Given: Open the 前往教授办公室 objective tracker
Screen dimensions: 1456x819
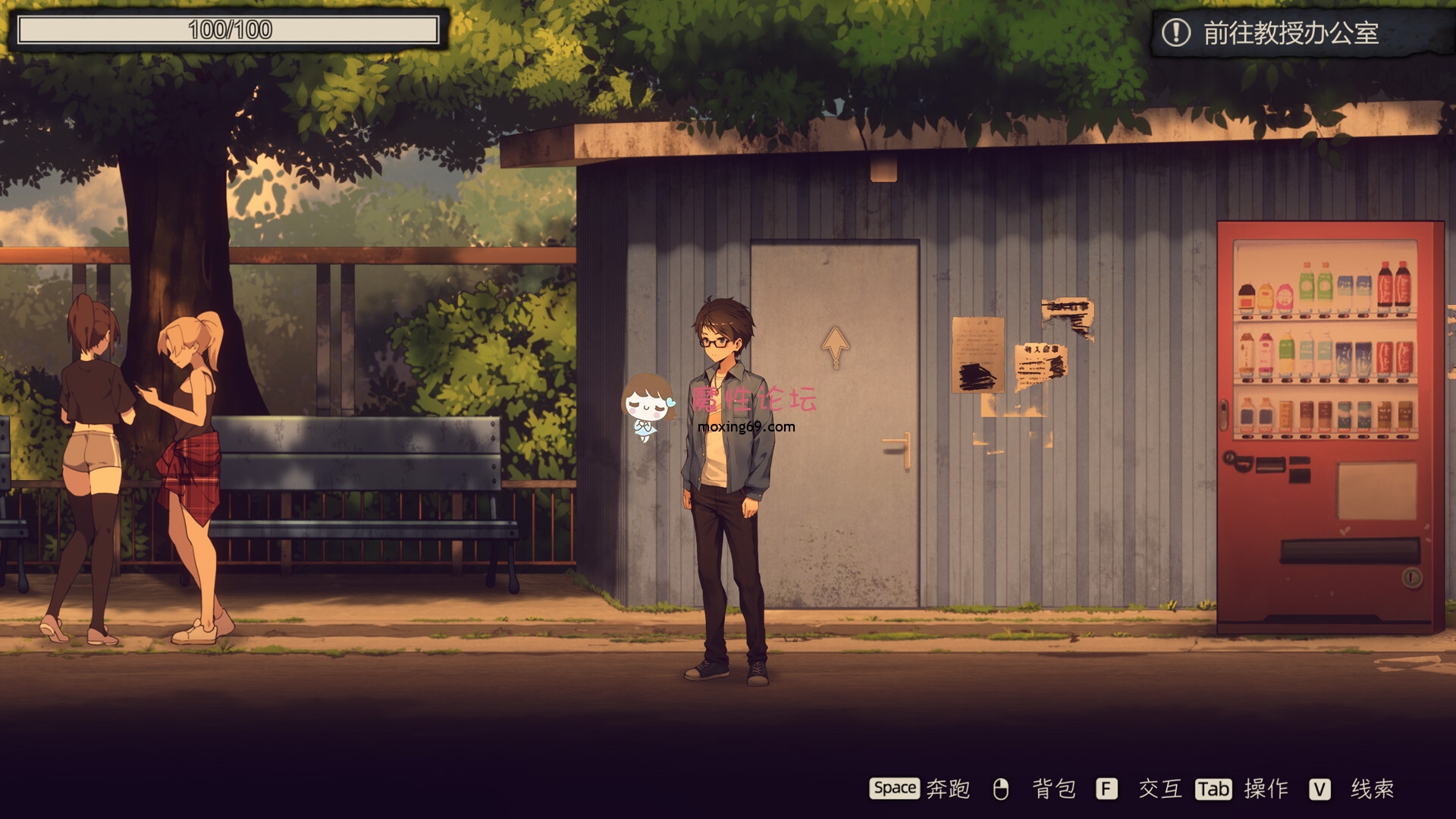Looking at the screenshot, I should [x=1289, y=33].
